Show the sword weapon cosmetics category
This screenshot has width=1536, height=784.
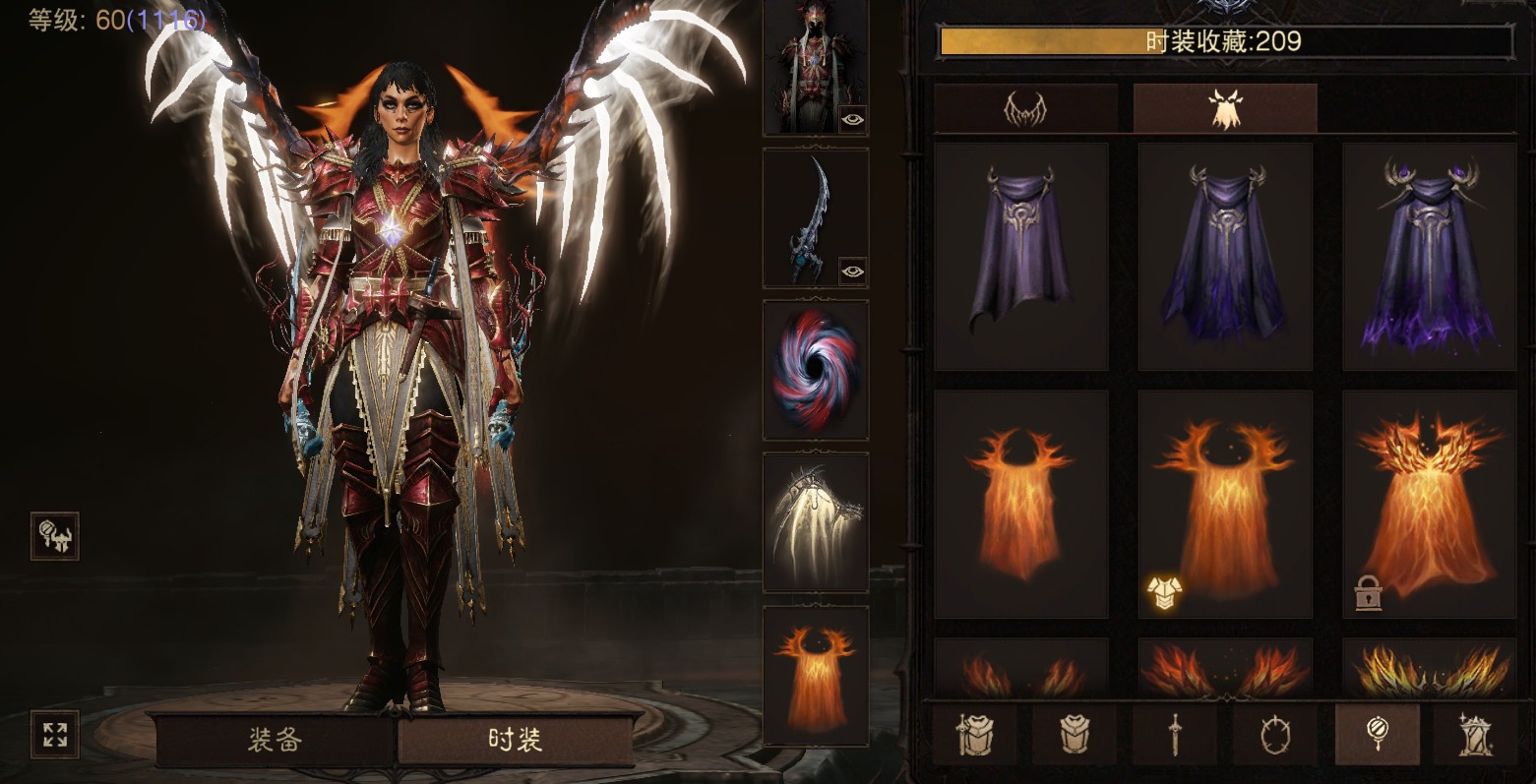1175,734
